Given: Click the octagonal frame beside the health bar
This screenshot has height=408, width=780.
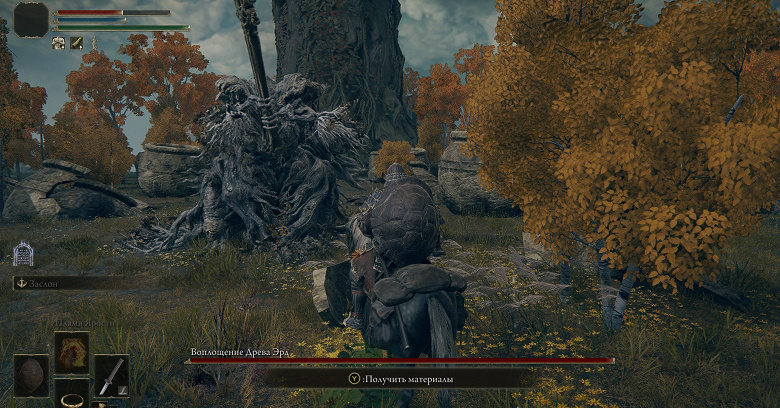Looking at the screenshot, I should [31, 19].
